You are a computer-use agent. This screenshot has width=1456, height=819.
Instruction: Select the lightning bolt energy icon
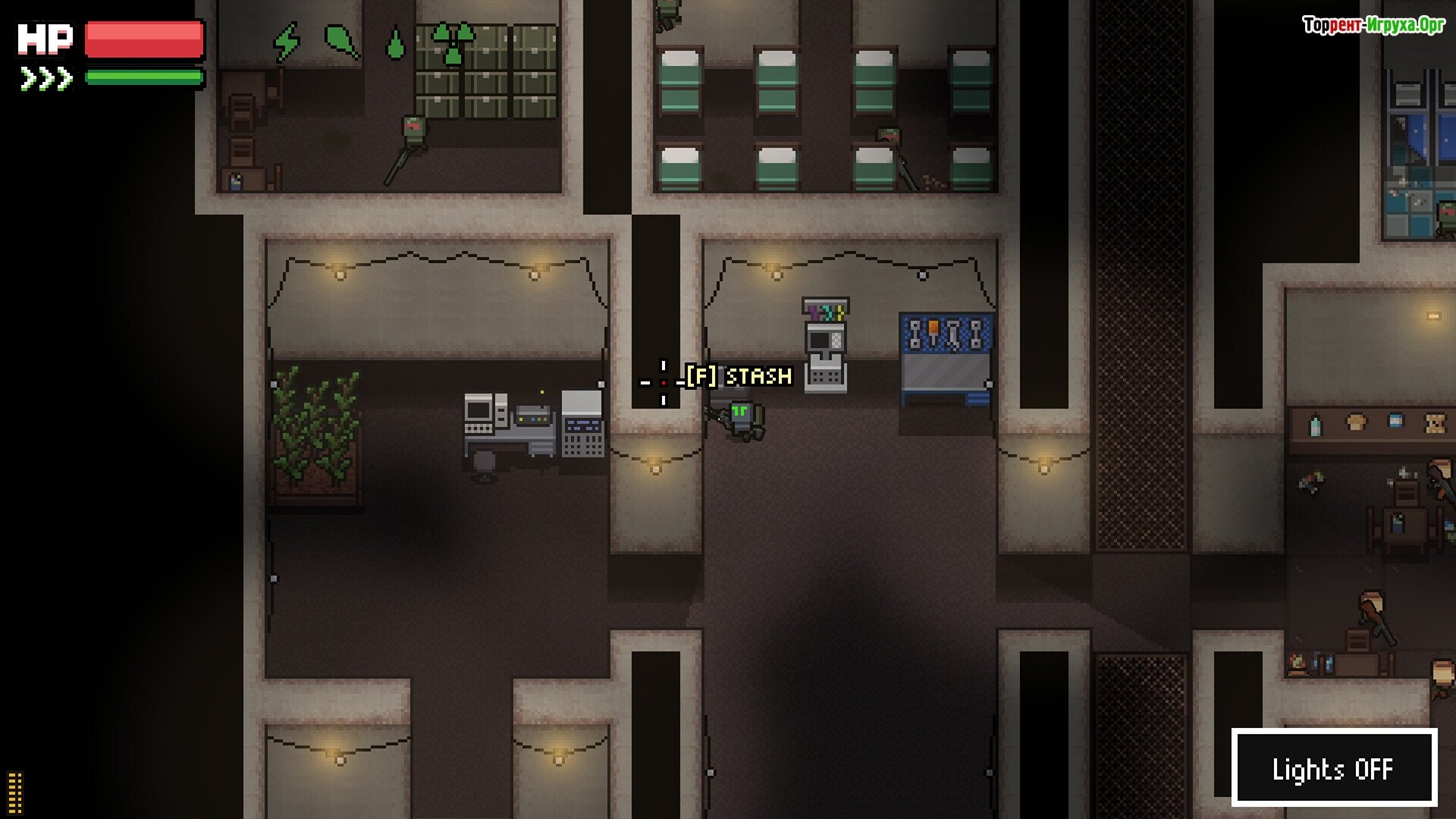point(287,42)
